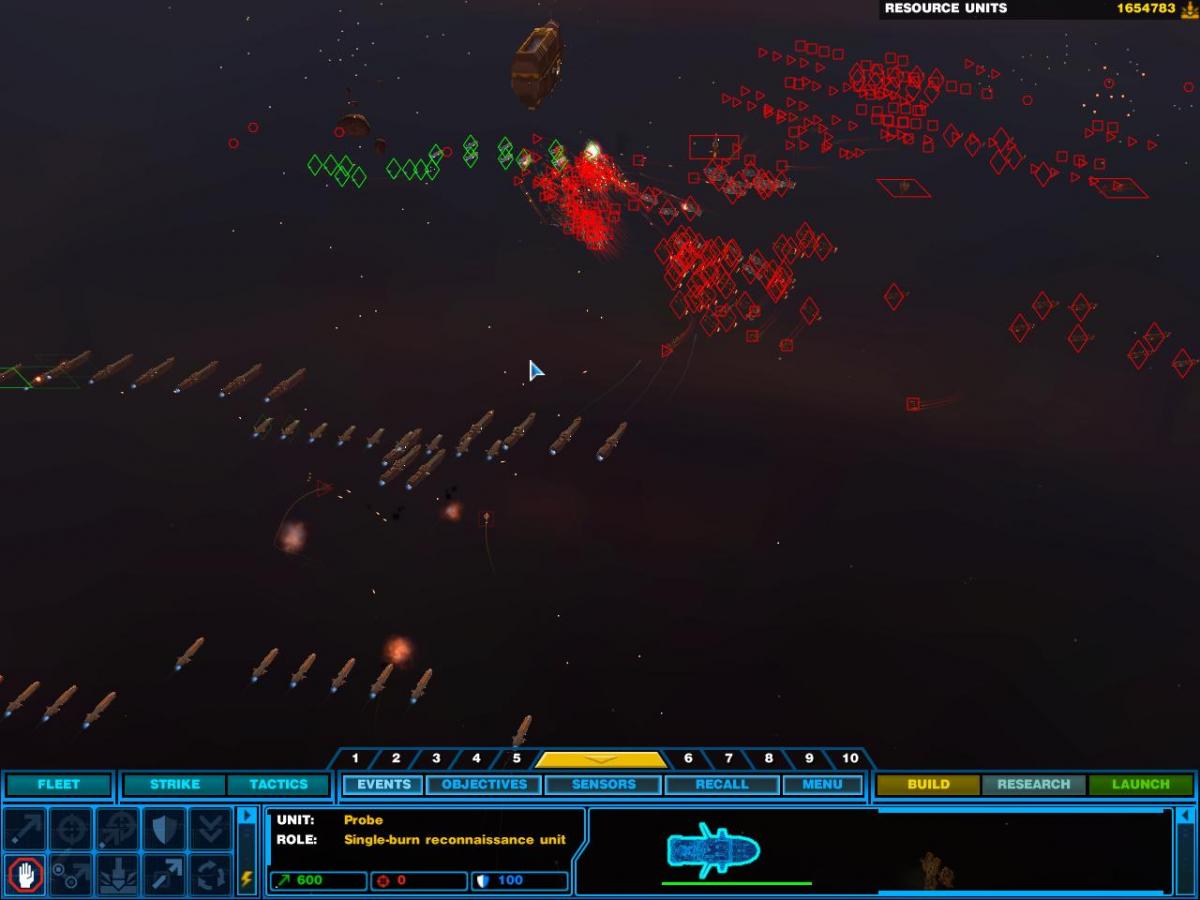Open the Objectives panel

point(484,785)
